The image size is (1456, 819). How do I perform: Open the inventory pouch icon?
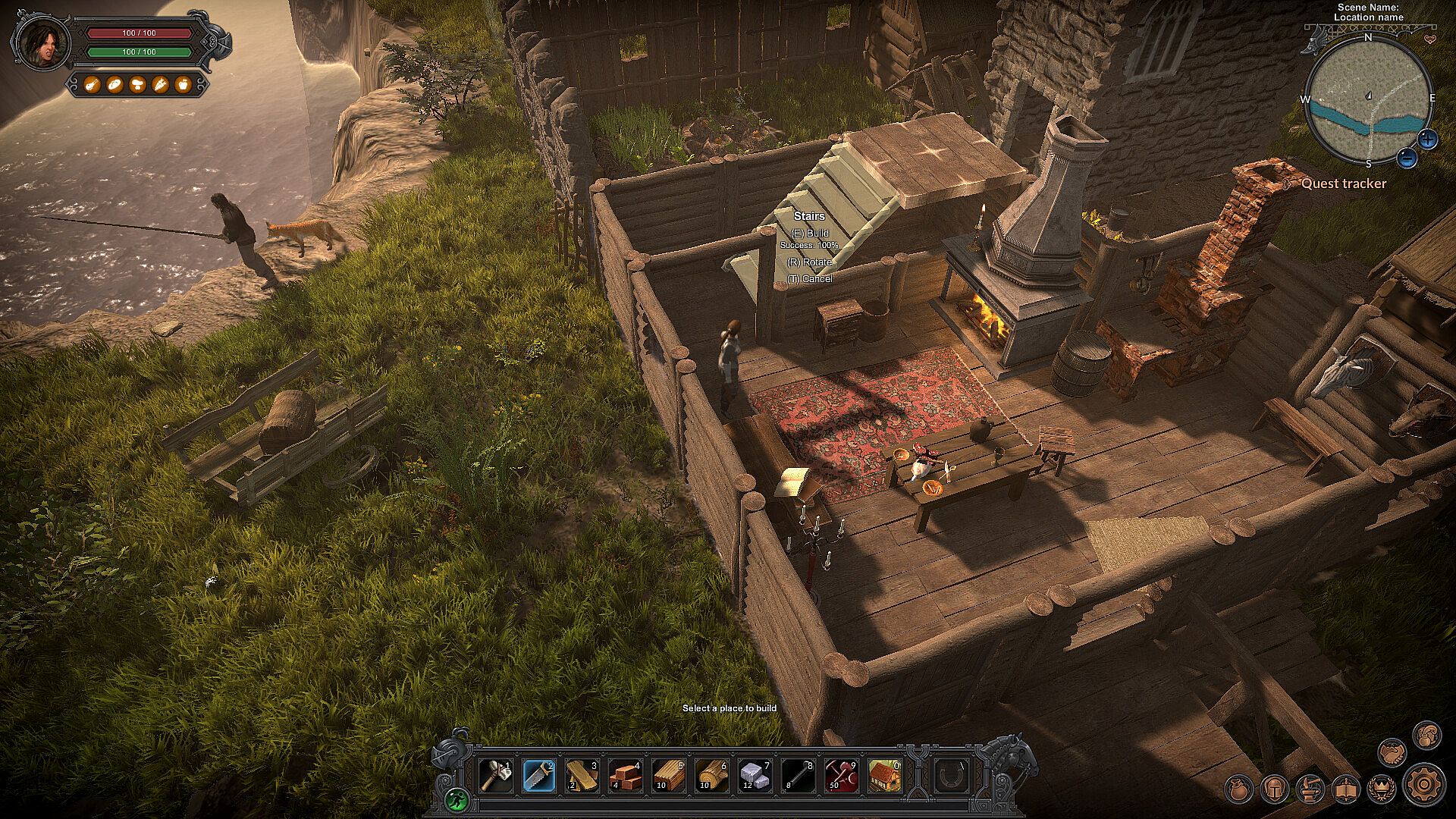click(x=1239, y=789)
